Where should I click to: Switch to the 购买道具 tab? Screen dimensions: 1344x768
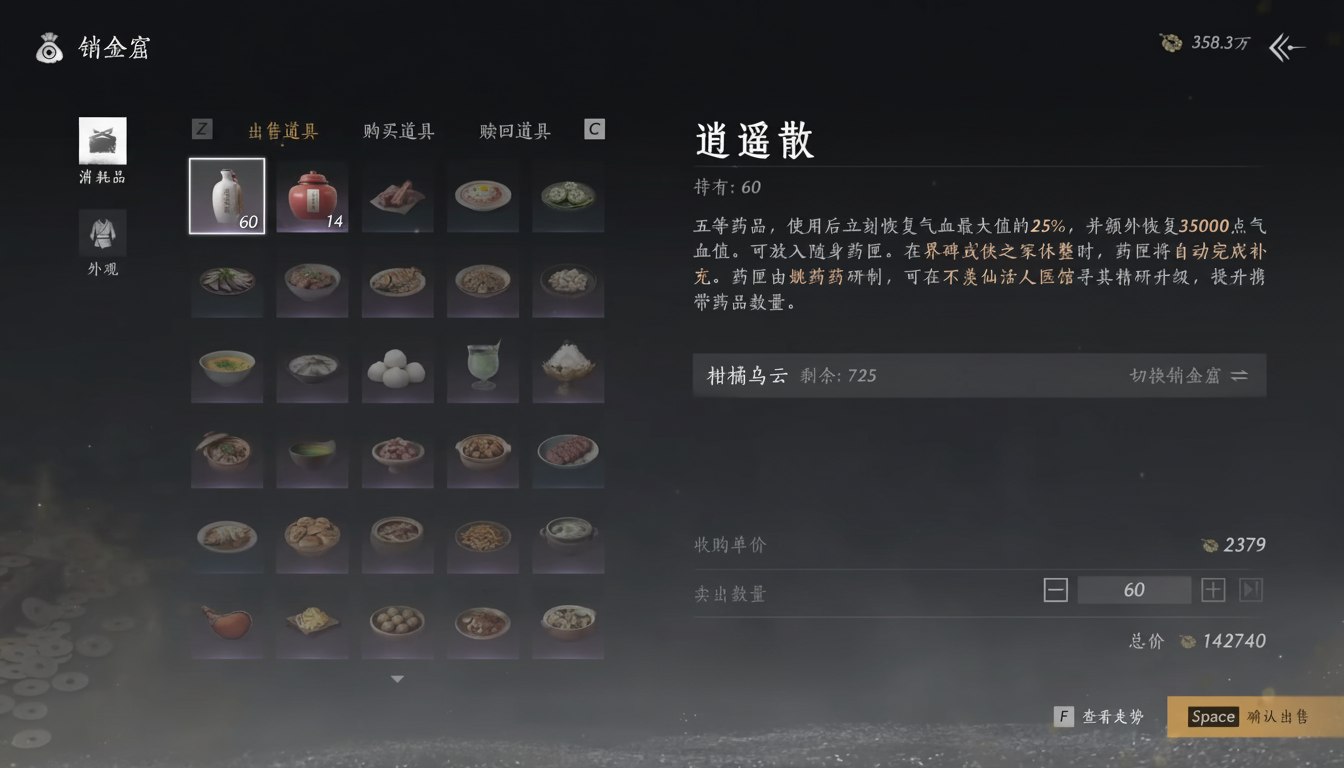pos(397,131)
